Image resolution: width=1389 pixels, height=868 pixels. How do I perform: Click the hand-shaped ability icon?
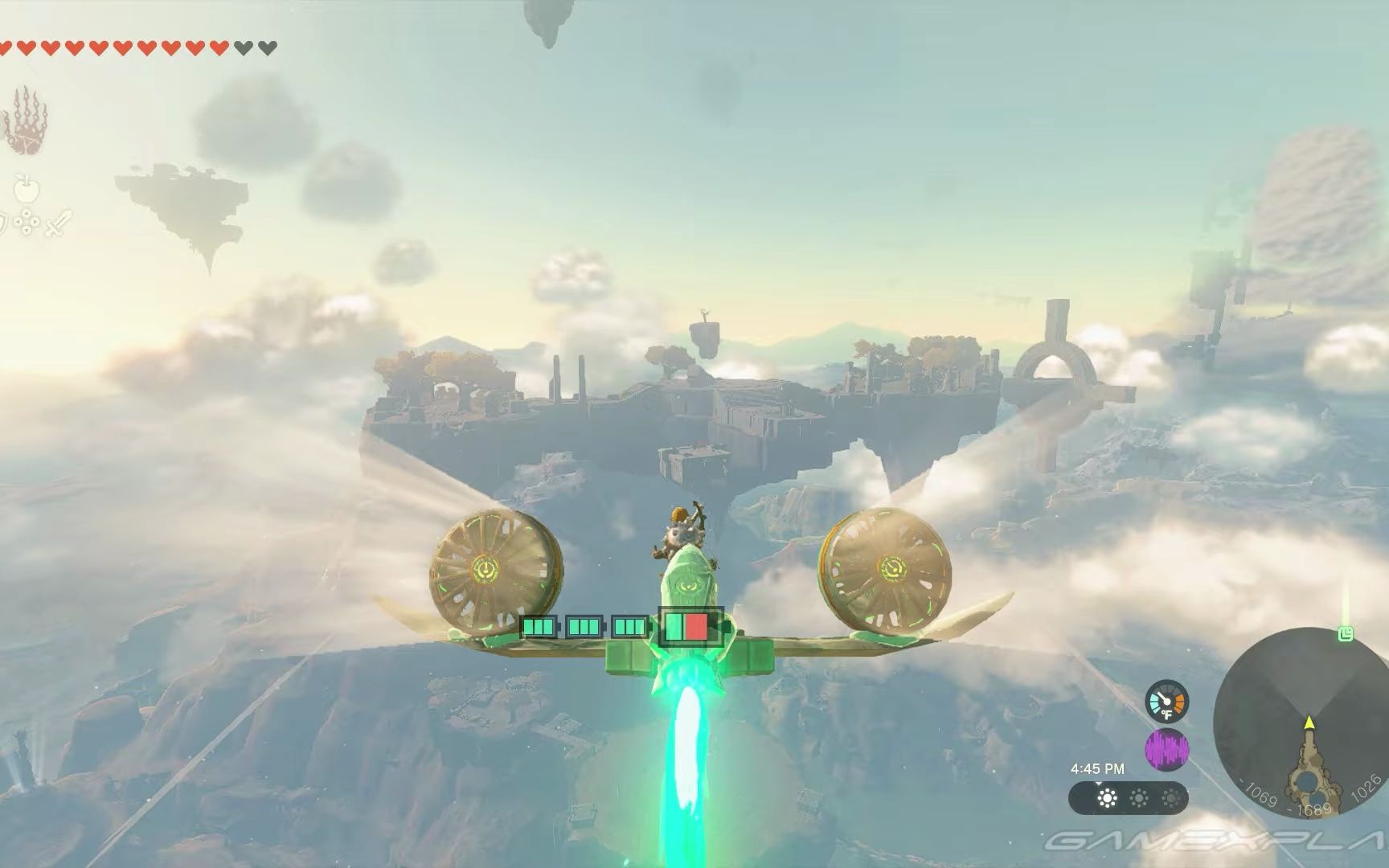point(26,121)
